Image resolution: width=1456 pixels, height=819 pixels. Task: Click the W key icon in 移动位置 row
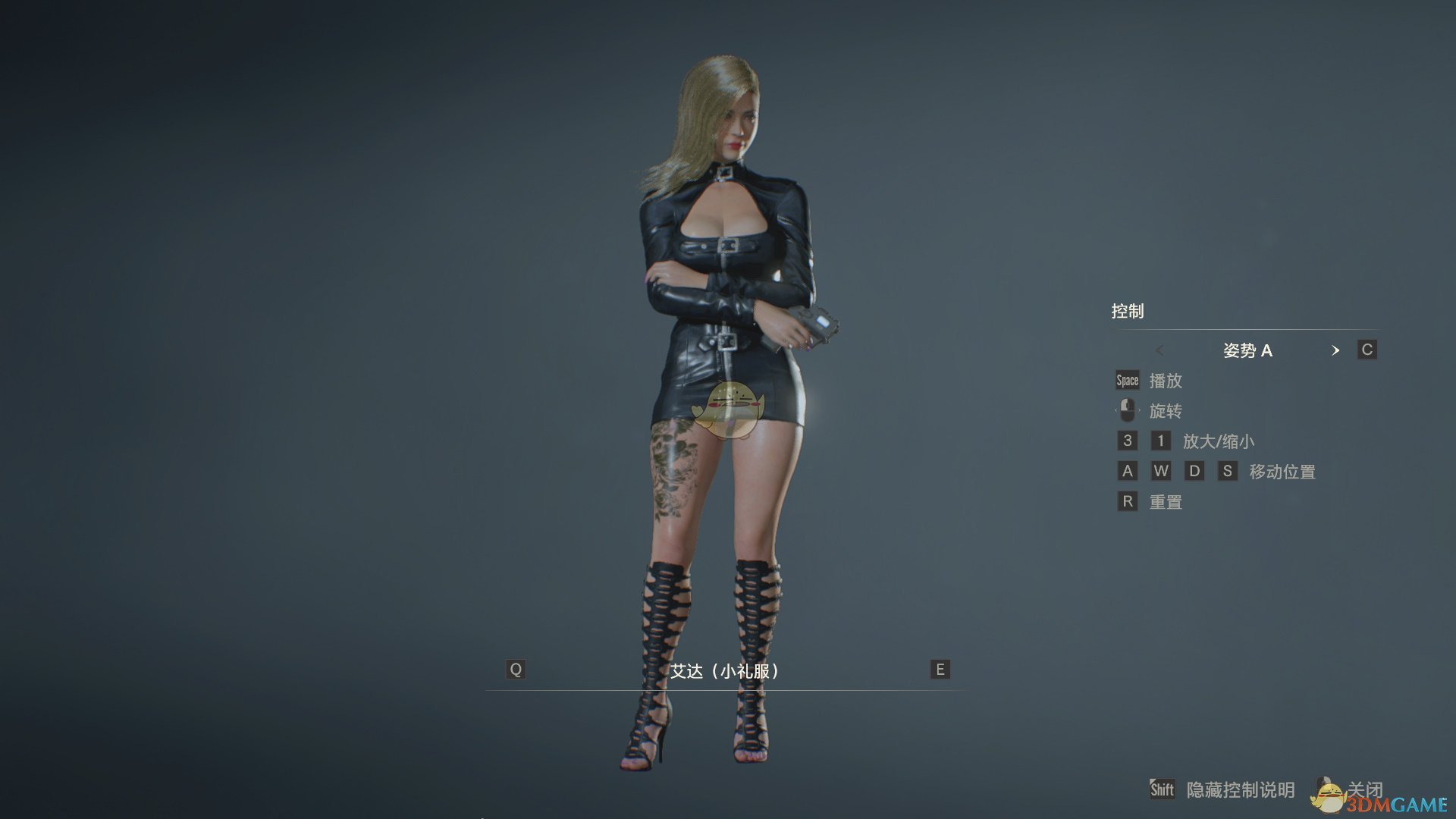pos(1160,471)
